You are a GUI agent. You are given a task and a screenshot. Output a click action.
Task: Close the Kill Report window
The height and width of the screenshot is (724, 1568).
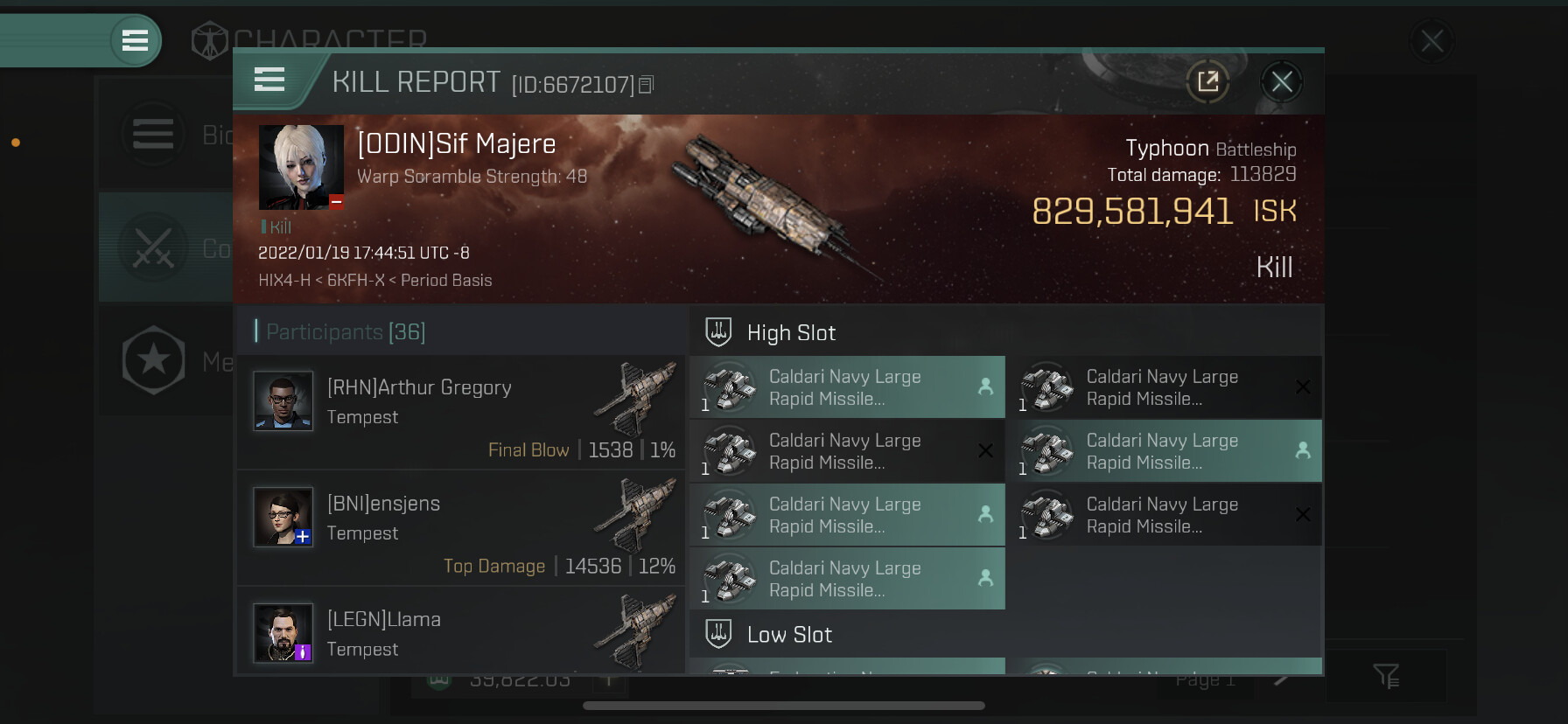tap(1282, 82)
